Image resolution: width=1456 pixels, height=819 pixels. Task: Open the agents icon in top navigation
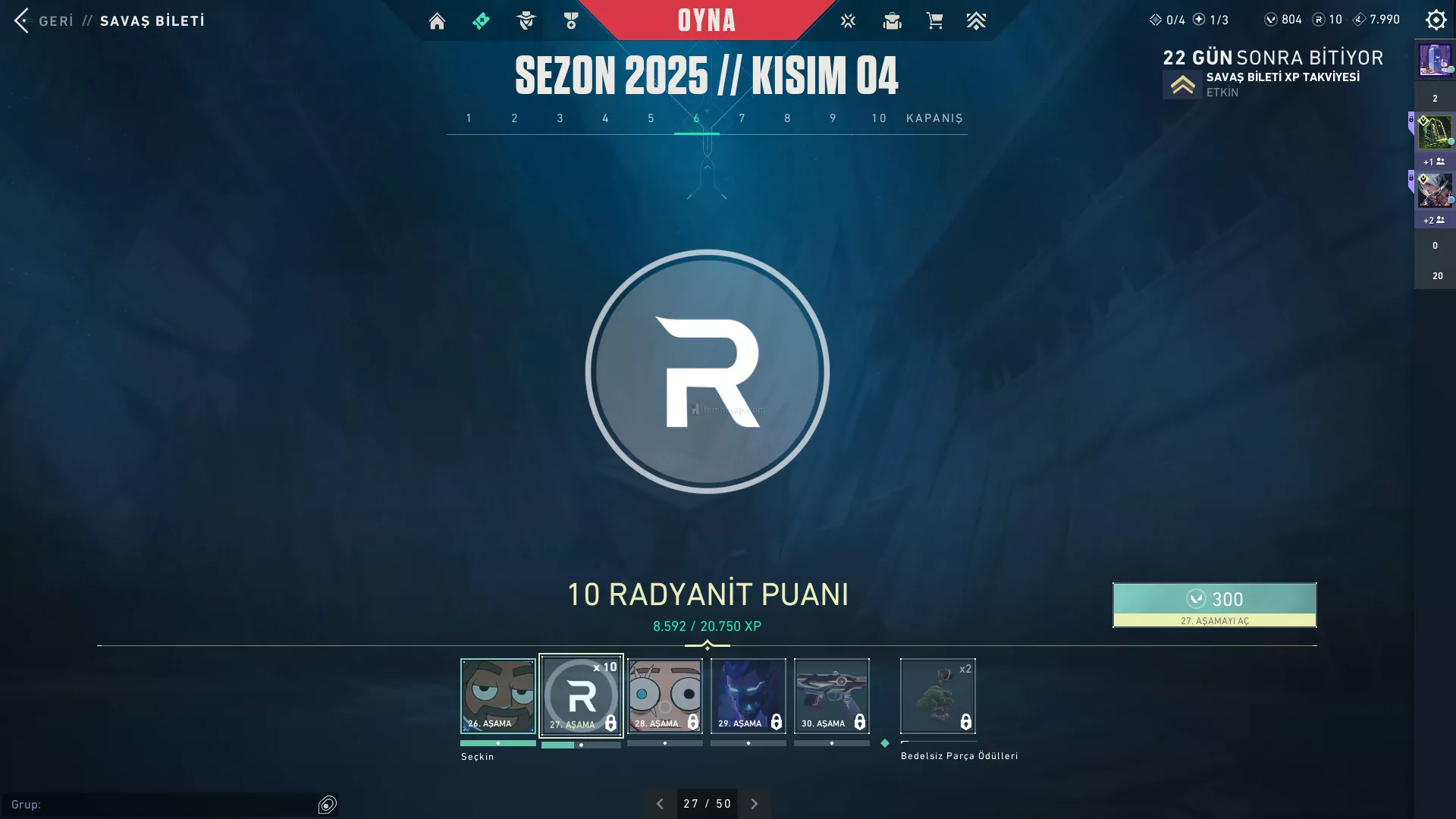[526, 21]
